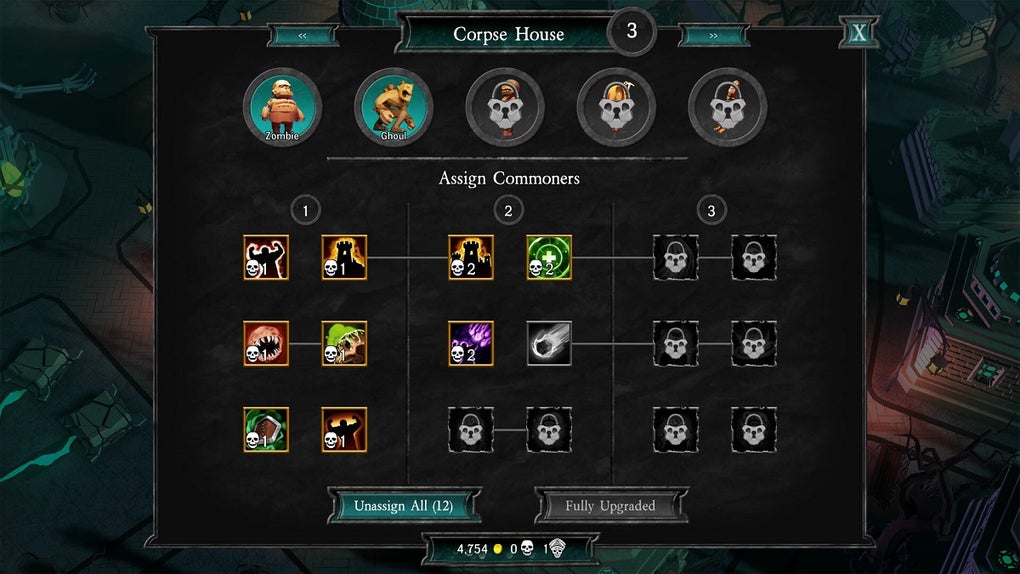Choose the single tower upgrade icon
Screen dimensions: 1020x574
344,257
